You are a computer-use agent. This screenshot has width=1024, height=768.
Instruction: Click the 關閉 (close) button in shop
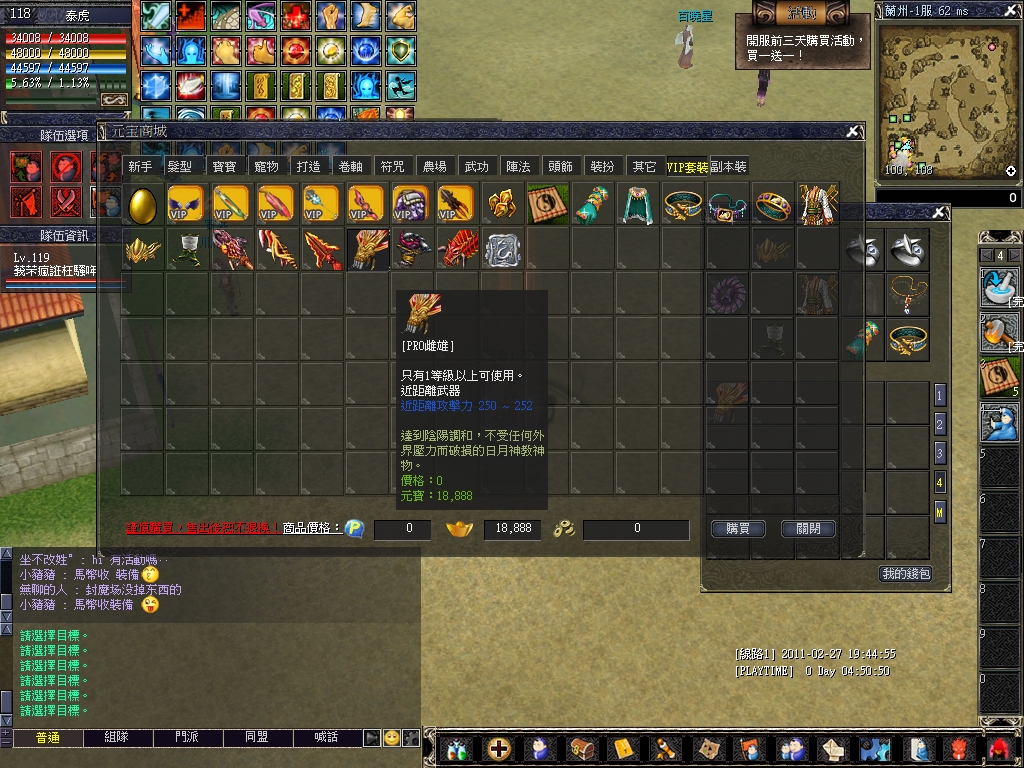808,529
